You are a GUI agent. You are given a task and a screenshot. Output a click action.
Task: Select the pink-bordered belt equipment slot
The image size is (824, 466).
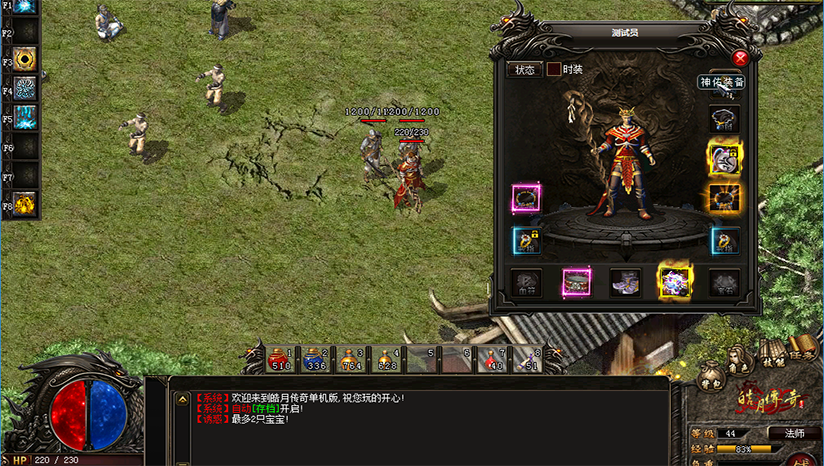pyautogui.click(x=576, y=283)
